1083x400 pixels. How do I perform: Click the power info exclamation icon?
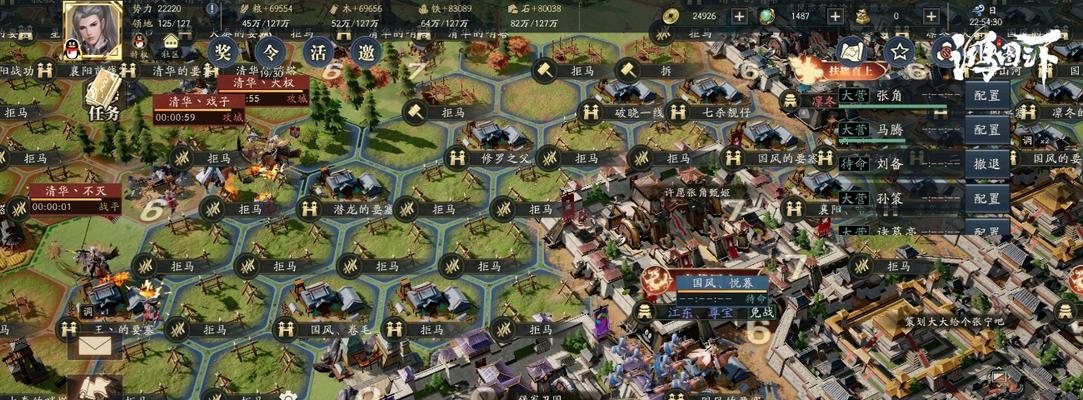pos(212,9)
